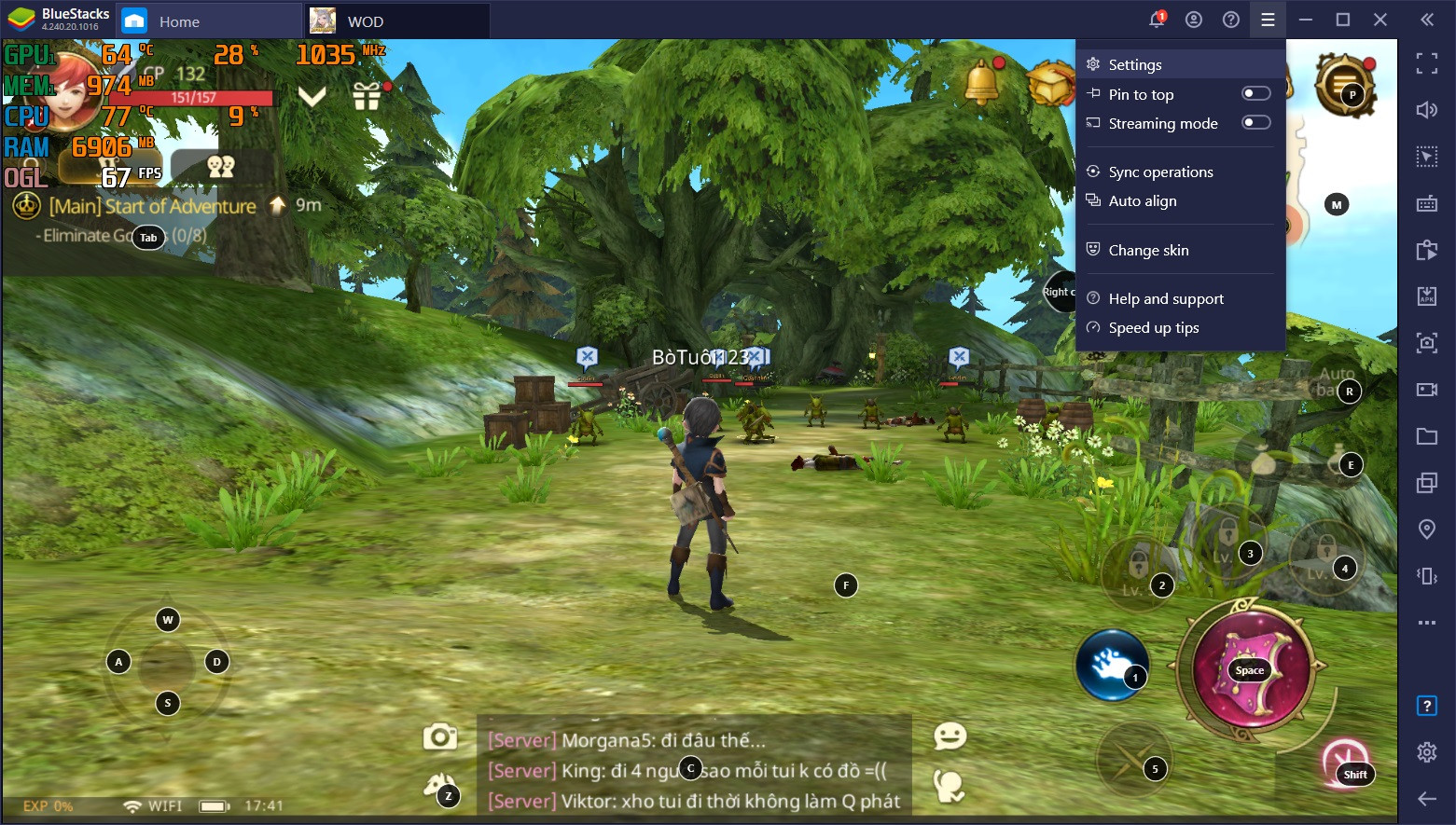Open the Main Start of Adventure quest tracker

tap(152, 206)
